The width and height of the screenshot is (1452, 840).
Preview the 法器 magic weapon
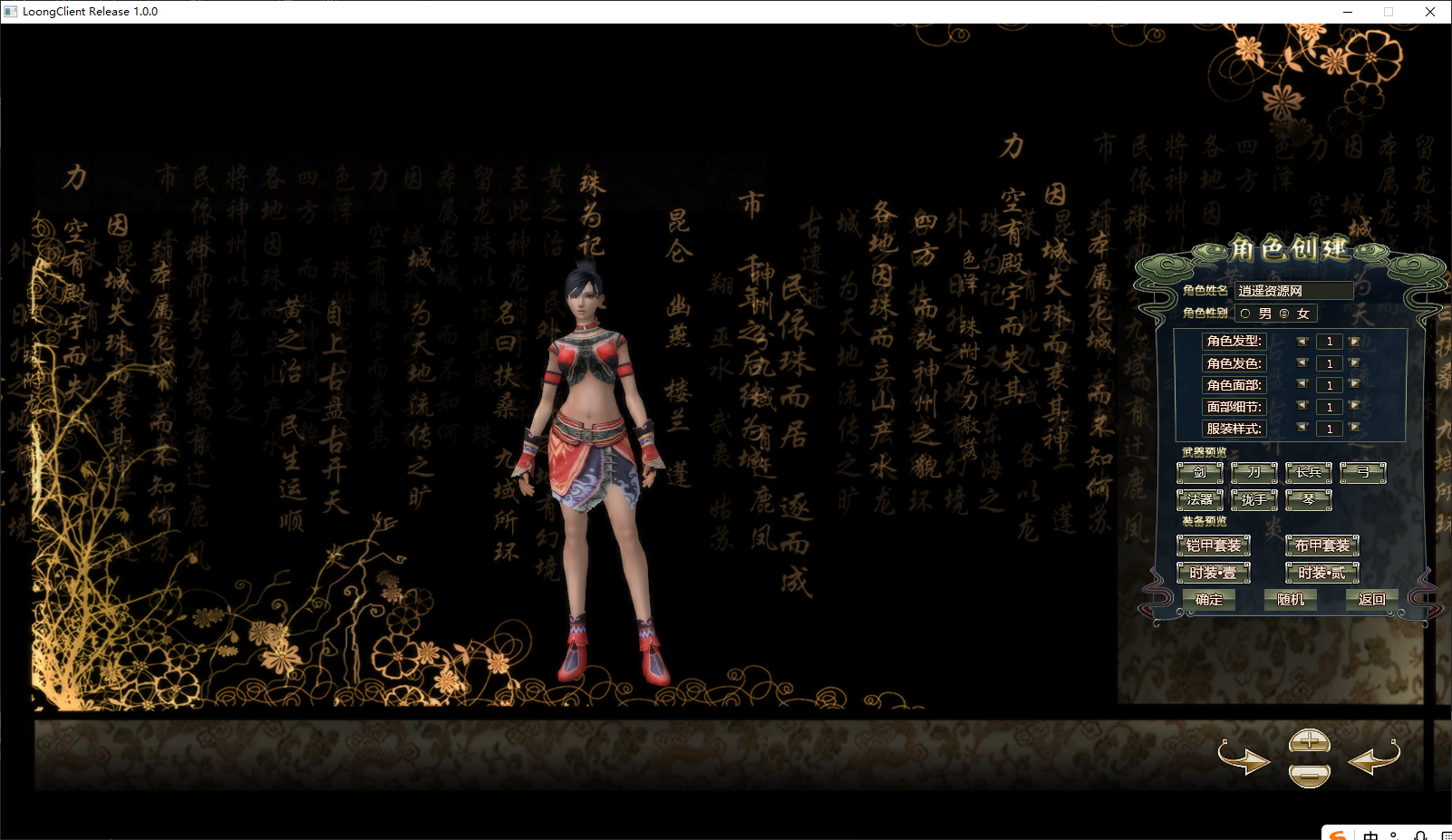coord(1200,499)
